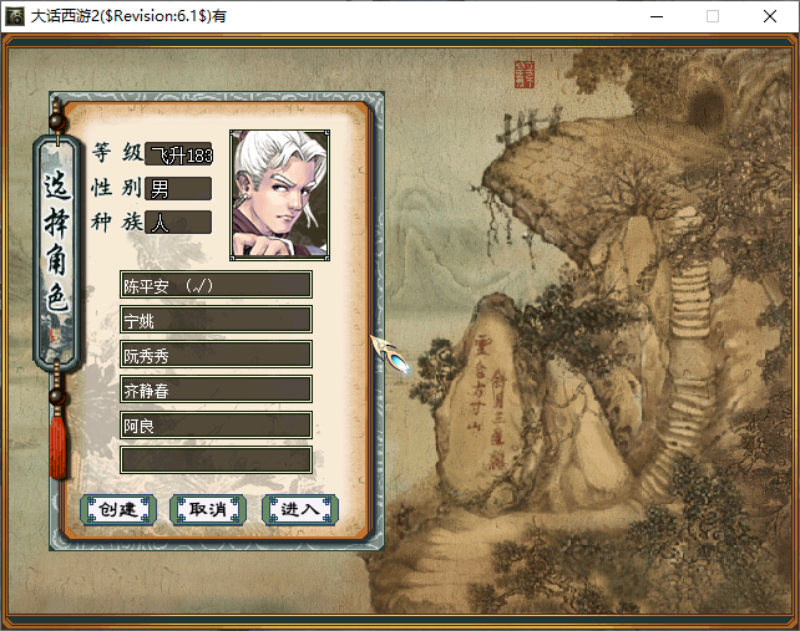Viewport: 800px width, 631px height.
Task: Select the 齐静春 character row
Action: point(215,390)
